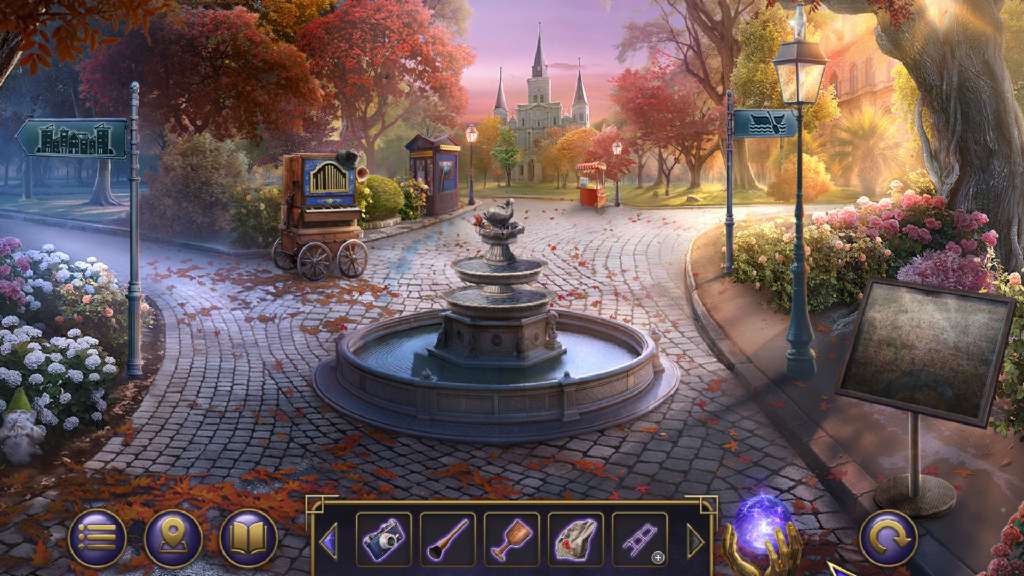The image size is (1024, 576).
Task: Show more inventory items with right arrow
Action: (x=696, y=541)
